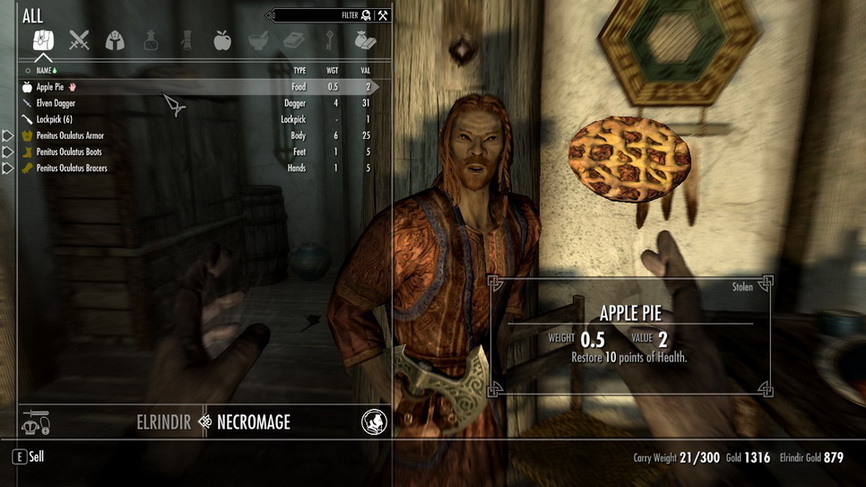Show the scrolls category
The height and width of the screenshot is (487, 866).
[186, 41]
